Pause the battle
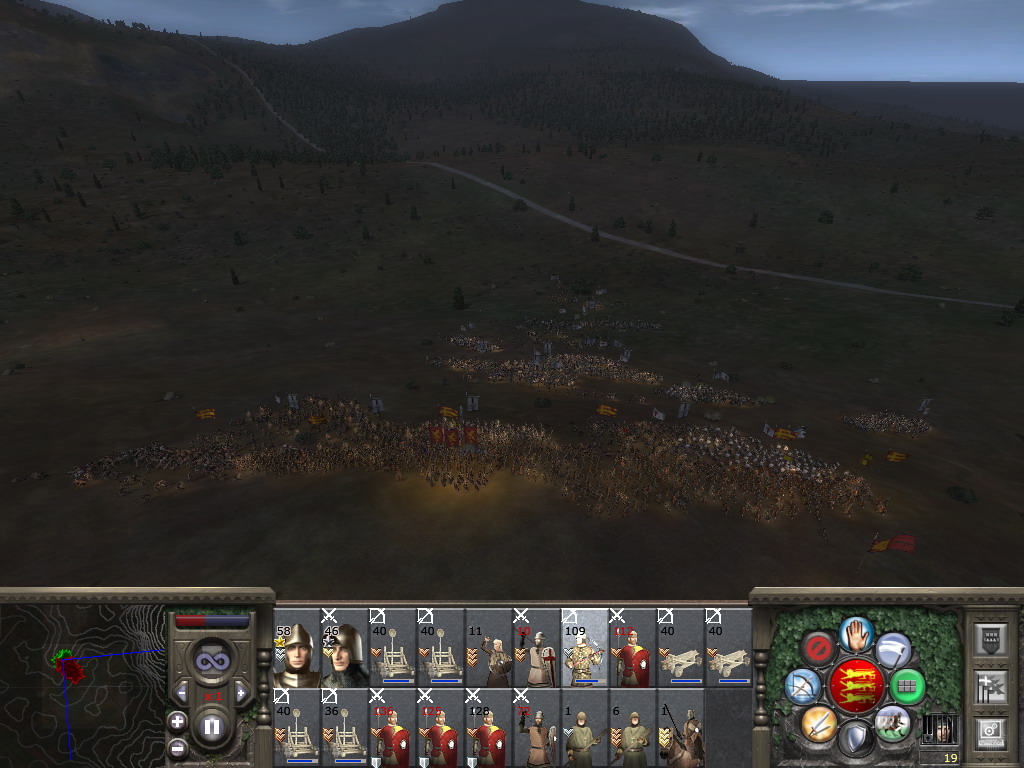The height and width of the screenshot is (768, 1024). 212,727
